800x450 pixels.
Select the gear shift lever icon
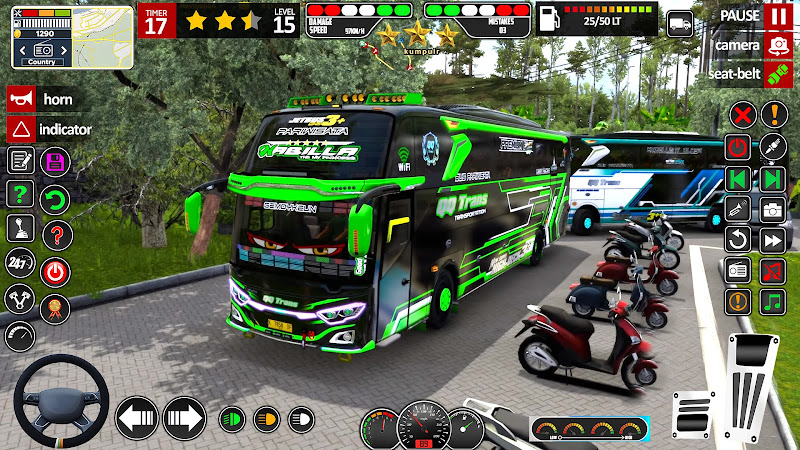click(x=20, y=230)
